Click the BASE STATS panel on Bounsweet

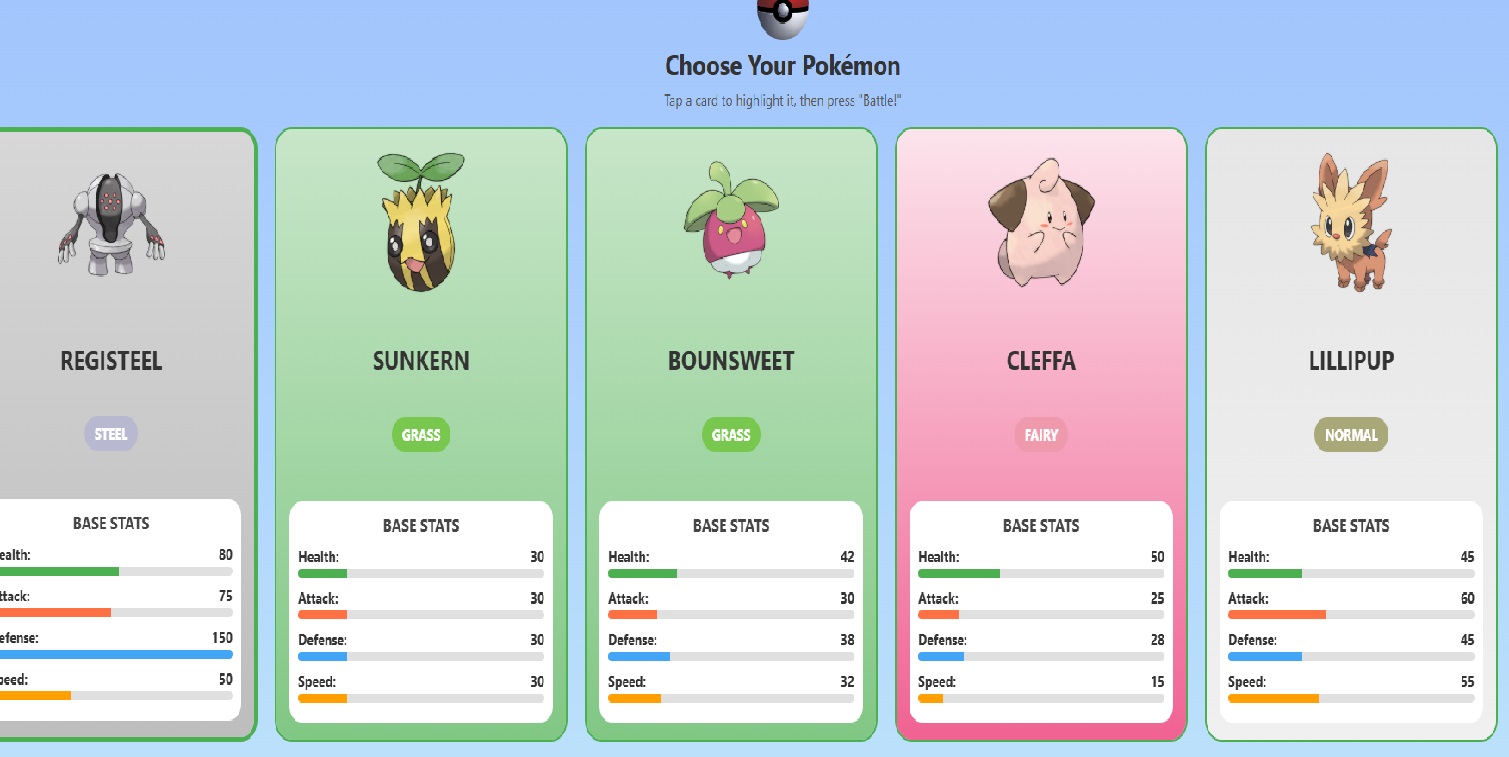(x=730, y=610)
